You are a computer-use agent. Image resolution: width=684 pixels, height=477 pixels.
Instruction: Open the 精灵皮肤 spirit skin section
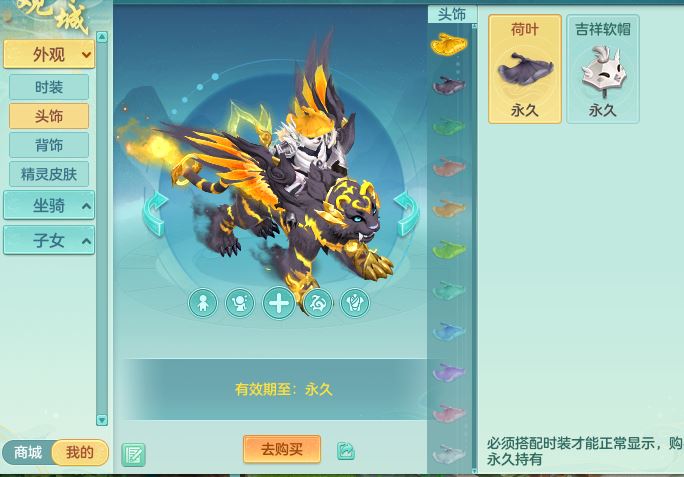[x=49, y=174]
